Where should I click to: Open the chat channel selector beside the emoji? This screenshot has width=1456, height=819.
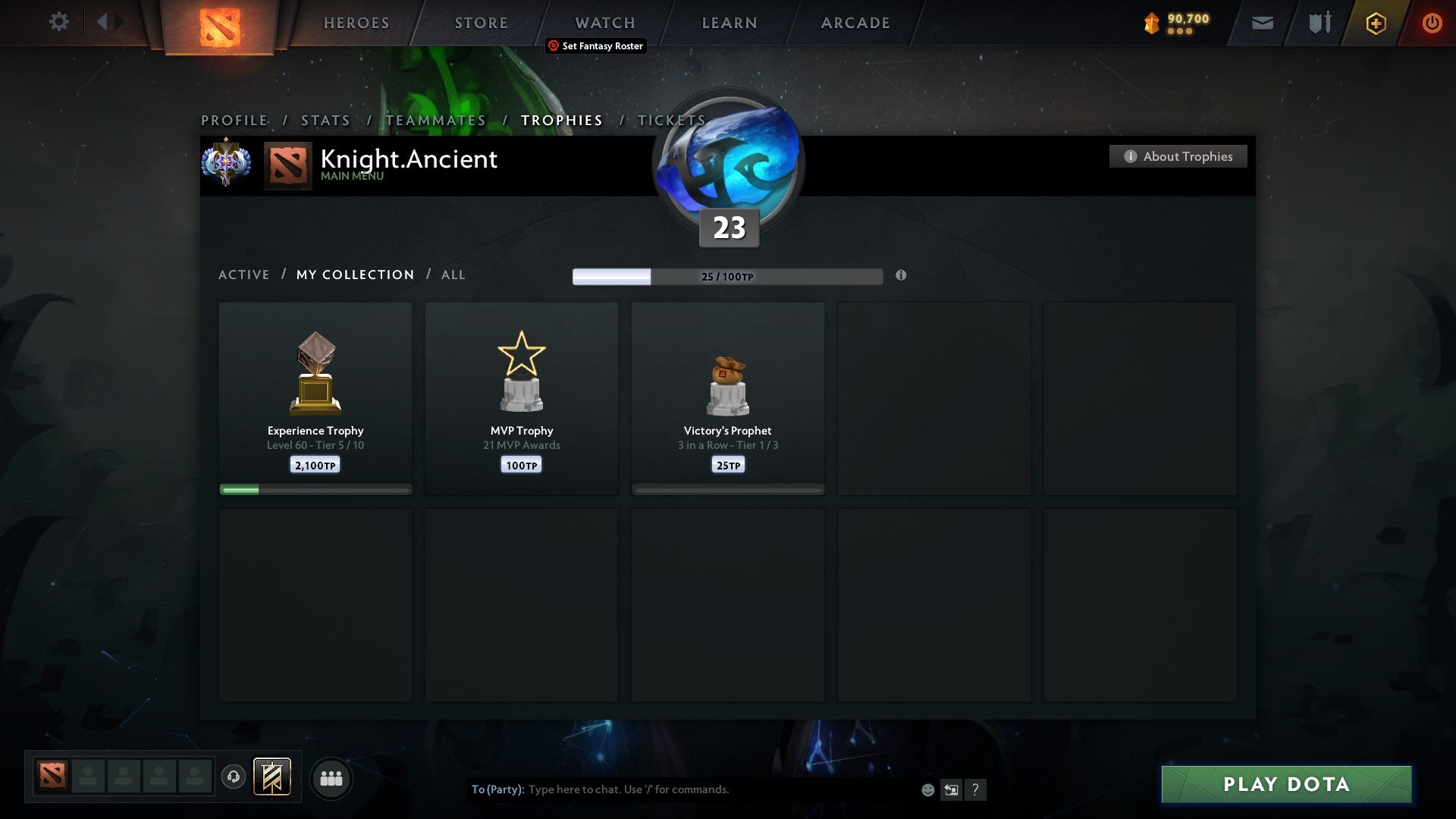[x=951, y=789]
